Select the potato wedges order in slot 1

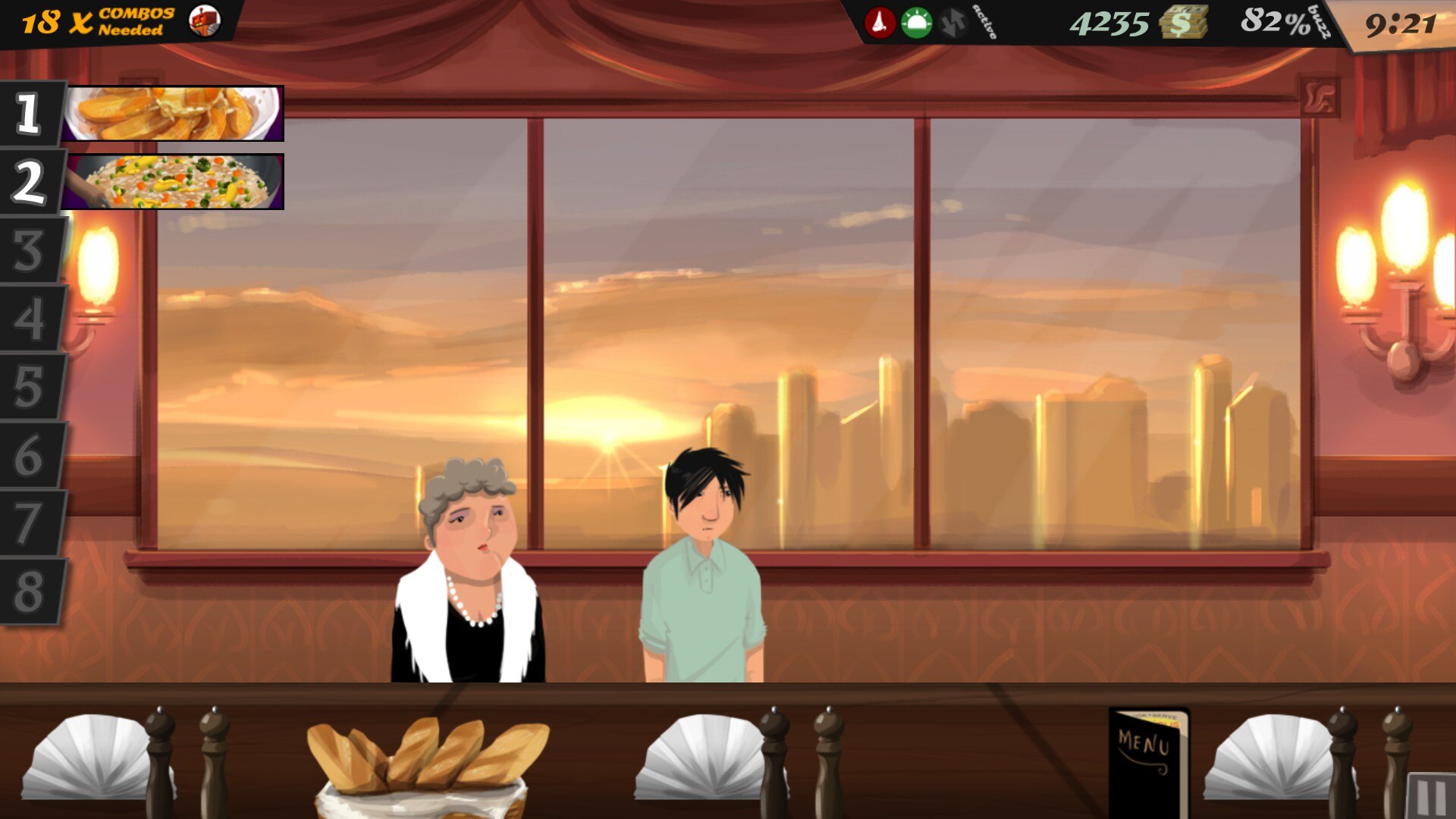(x=173, y=113)
